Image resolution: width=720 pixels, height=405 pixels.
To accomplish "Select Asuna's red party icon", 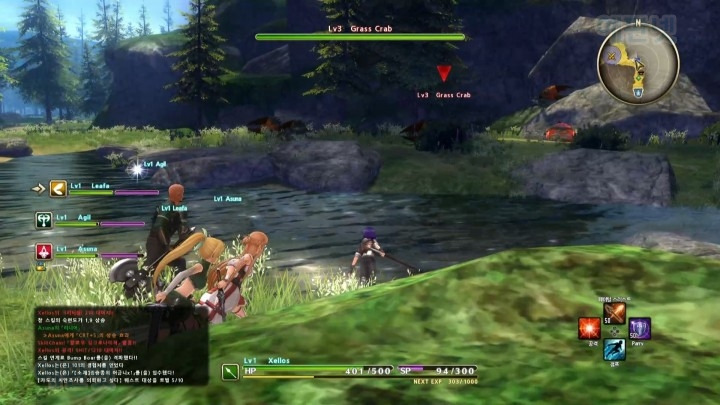I will pyautogui.click(x=44, y=251).
